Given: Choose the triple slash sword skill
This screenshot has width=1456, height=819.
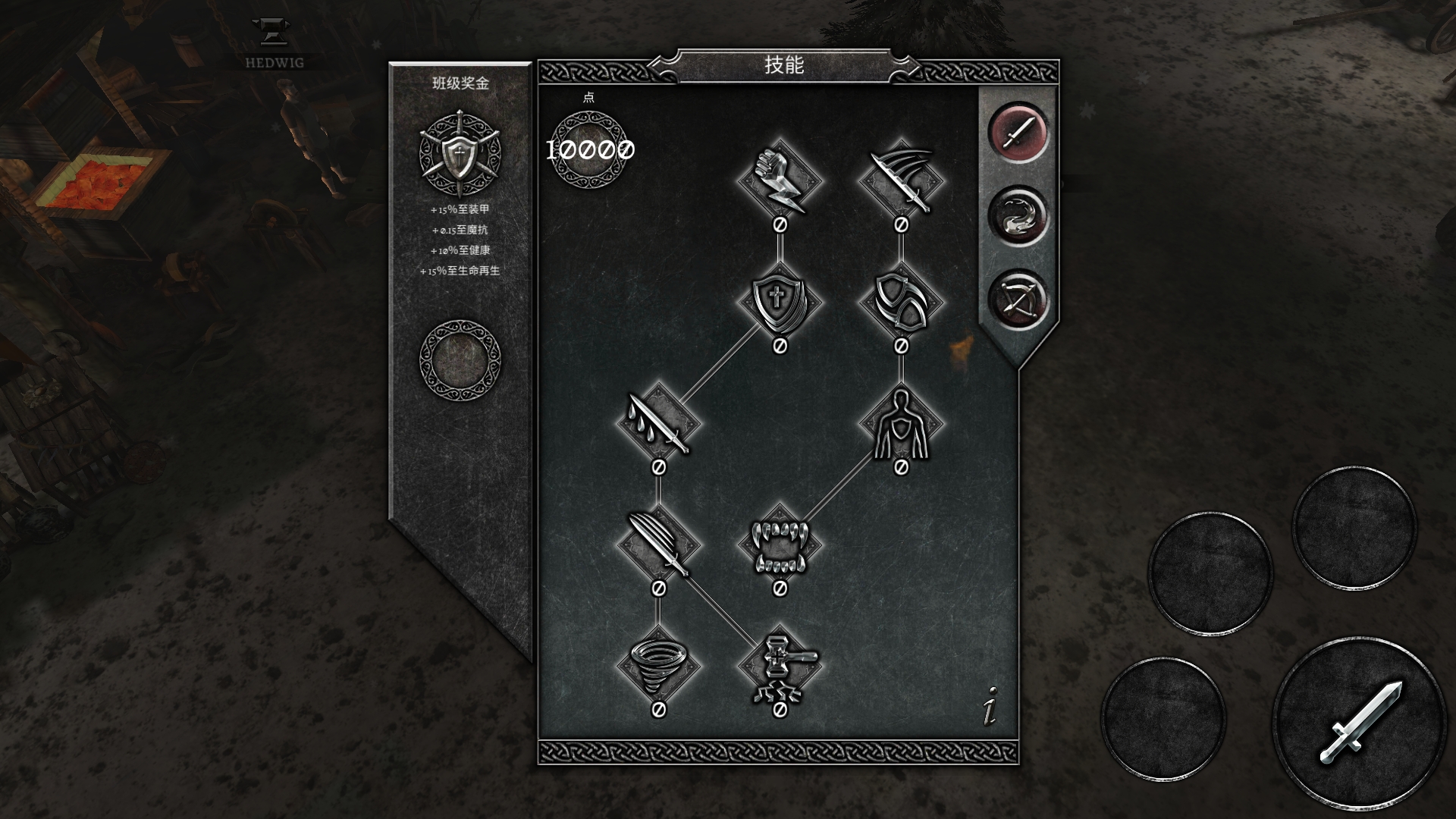Looking at the screenshot, I should click(901, 181).
